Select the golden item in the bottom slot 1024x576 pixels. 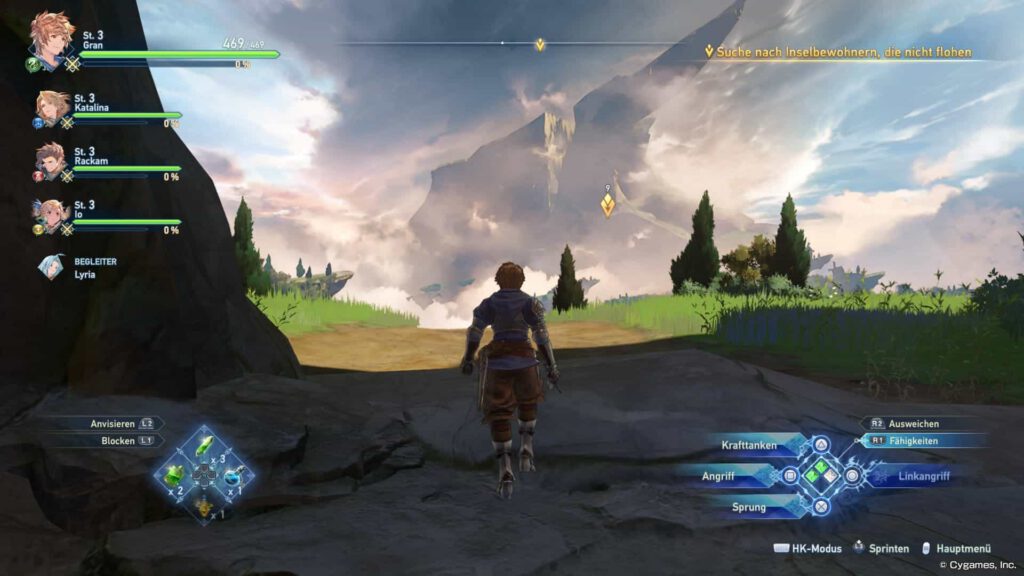pos(204,506)
